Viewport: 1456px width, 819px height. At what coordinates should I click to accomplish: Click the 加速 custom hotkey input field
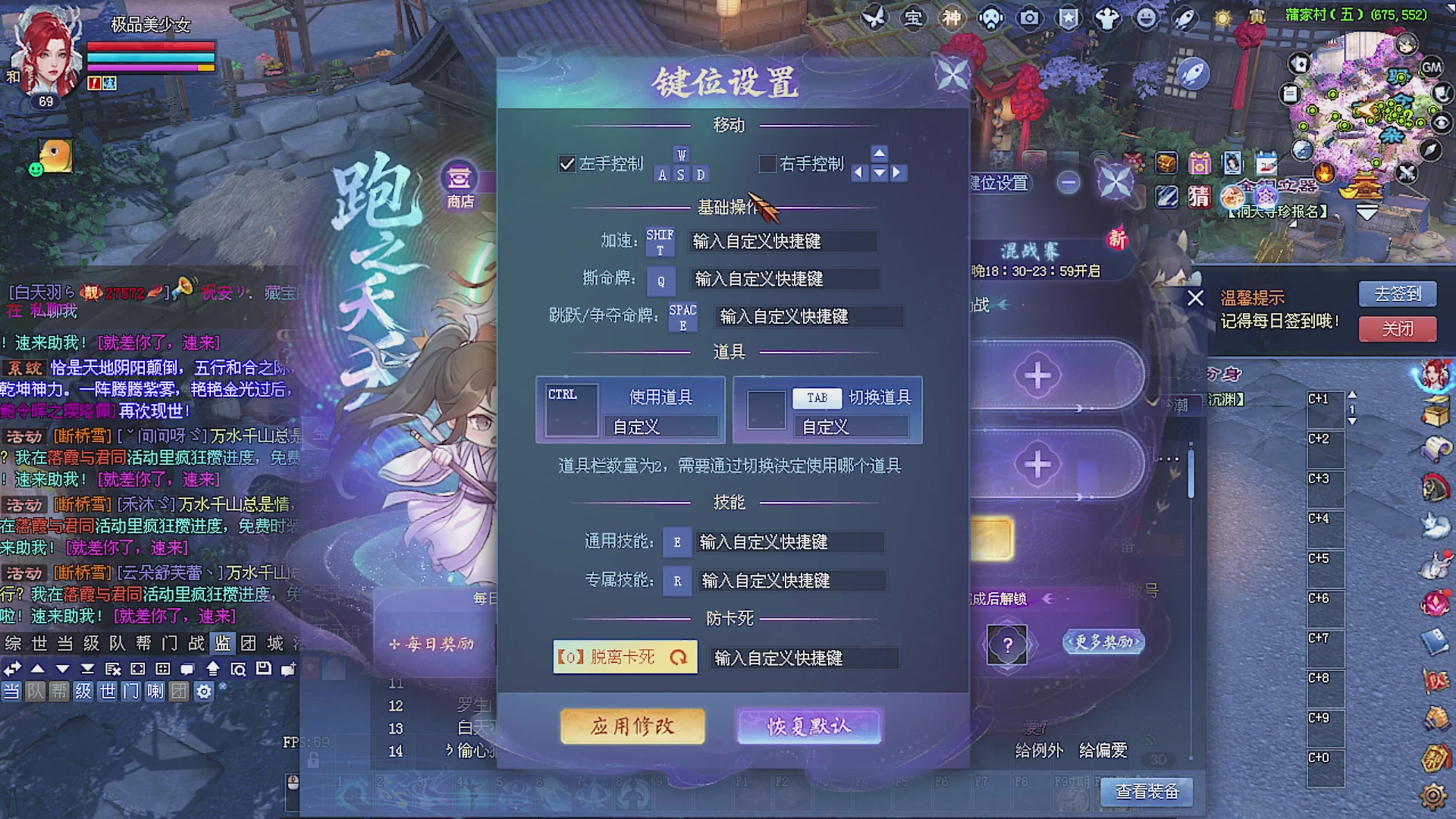point(781,241)
